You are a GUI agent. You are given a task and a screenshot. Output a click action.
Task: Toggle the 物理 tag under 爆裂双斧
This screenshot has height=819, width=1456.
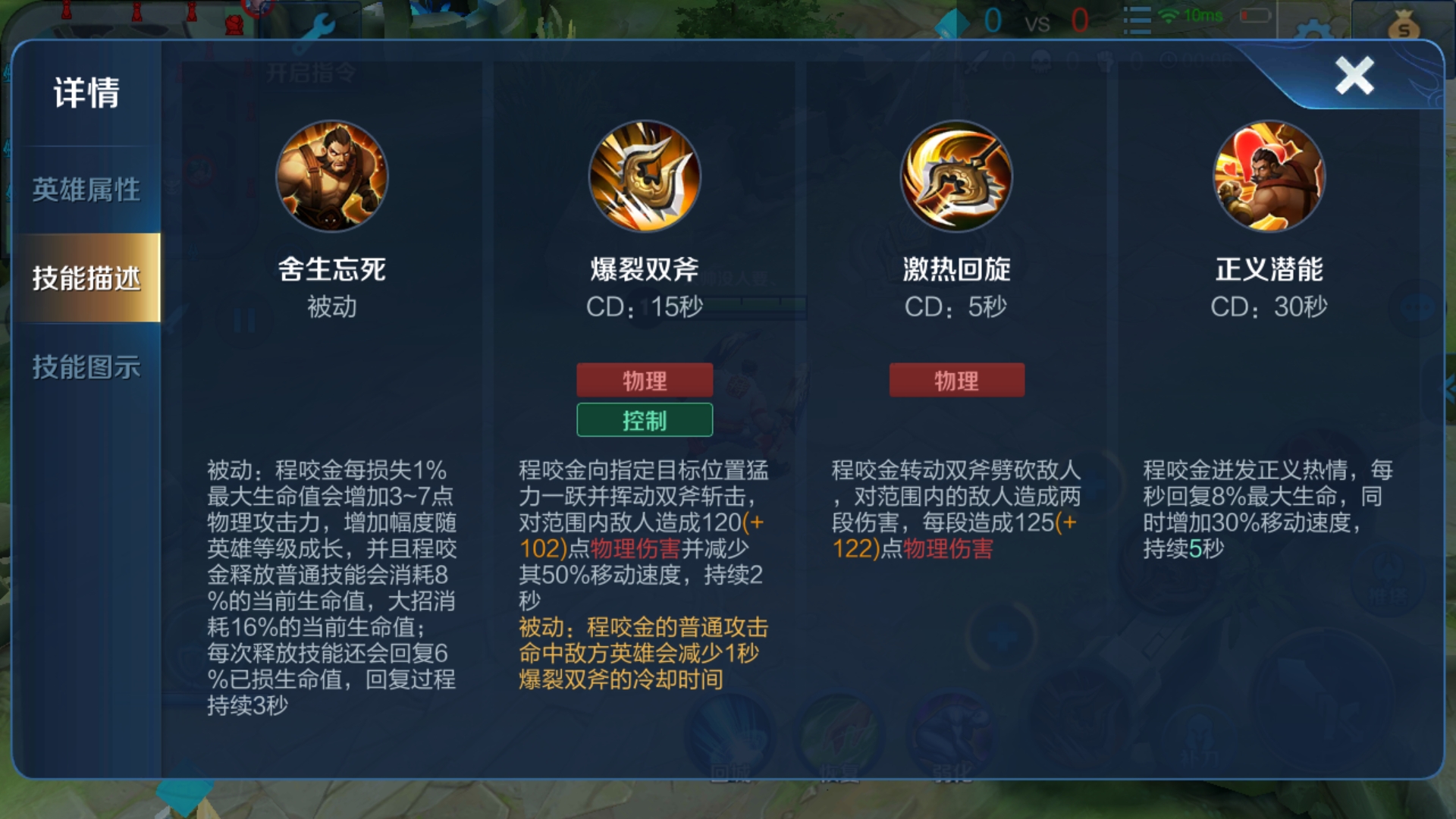click(643, 380)
